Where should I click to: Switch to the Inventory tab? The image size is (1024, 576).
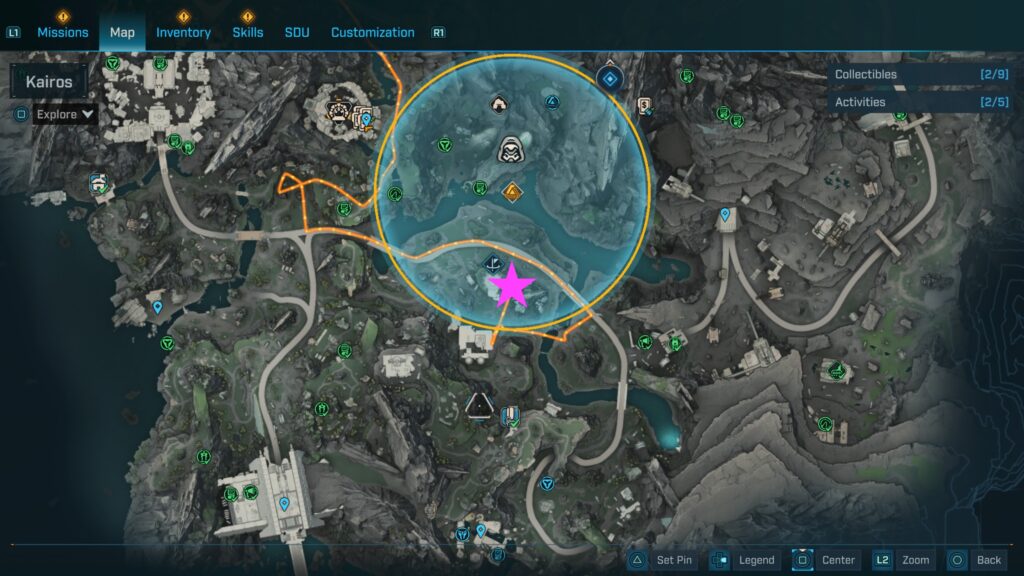(183, 32)
